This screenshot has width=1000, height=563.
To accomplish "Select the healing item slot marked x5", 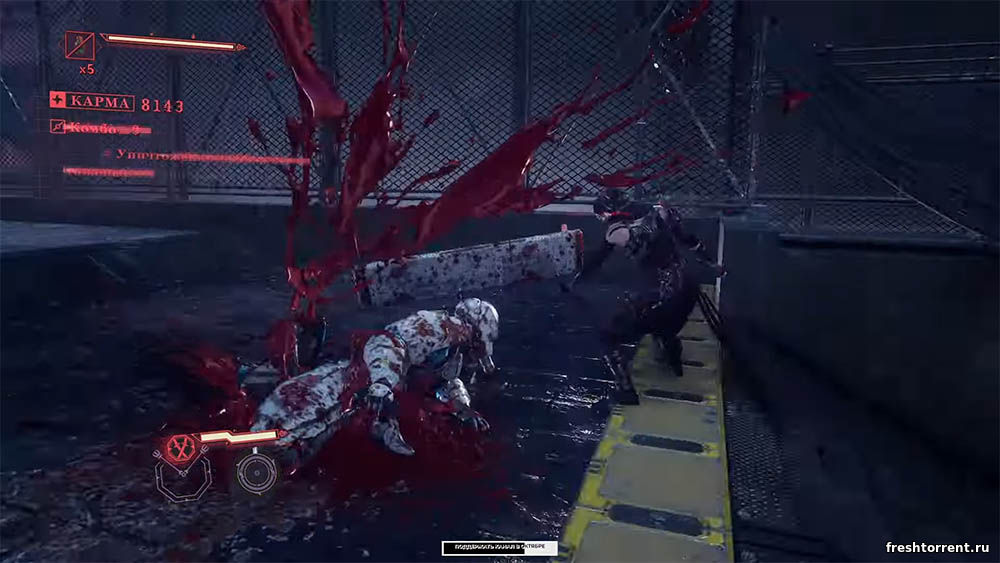I will pyautogui.click(x=79, y=45).
